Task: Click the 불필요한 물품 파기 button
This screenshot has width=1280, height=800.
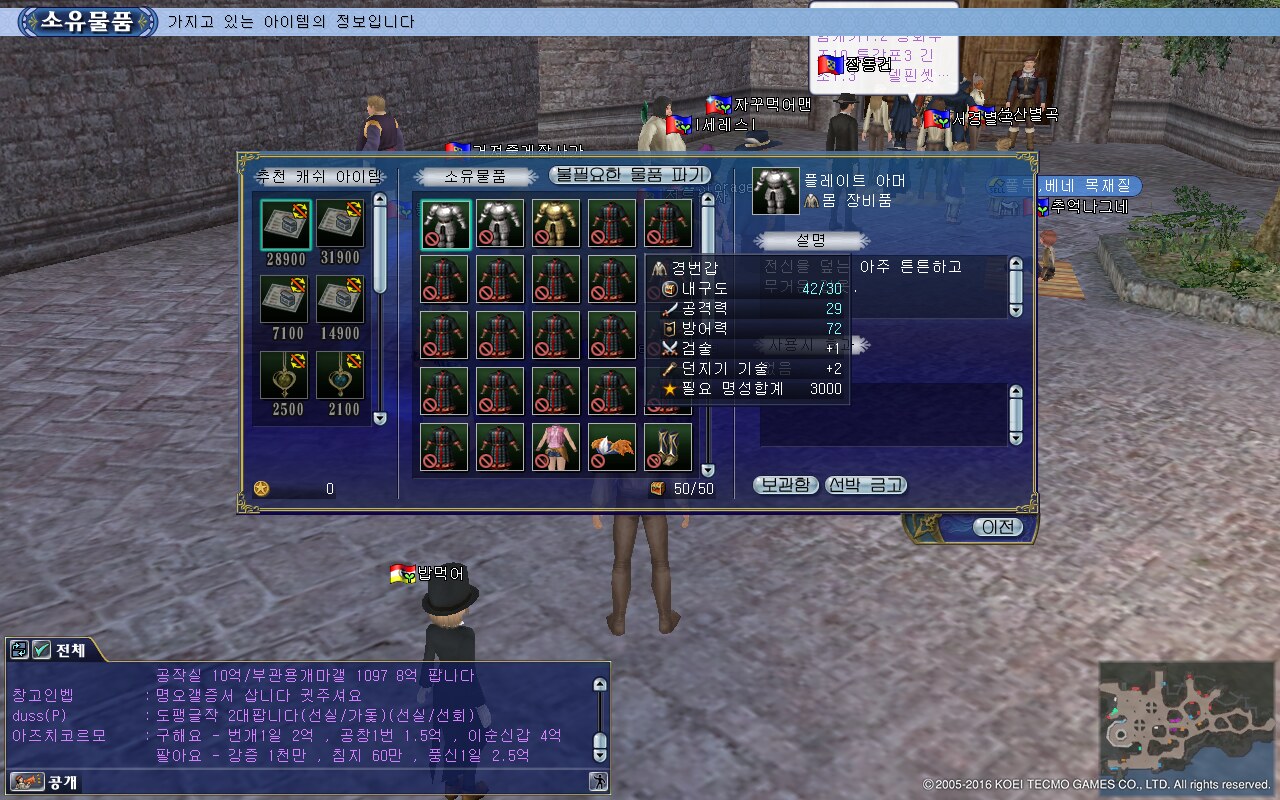Action: point(630,175)
